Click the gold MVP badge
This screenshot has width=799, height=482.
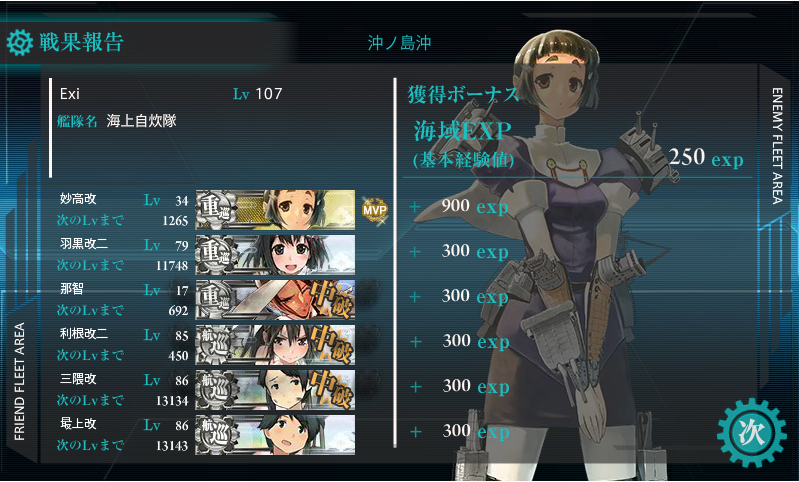tap(373, 209)
